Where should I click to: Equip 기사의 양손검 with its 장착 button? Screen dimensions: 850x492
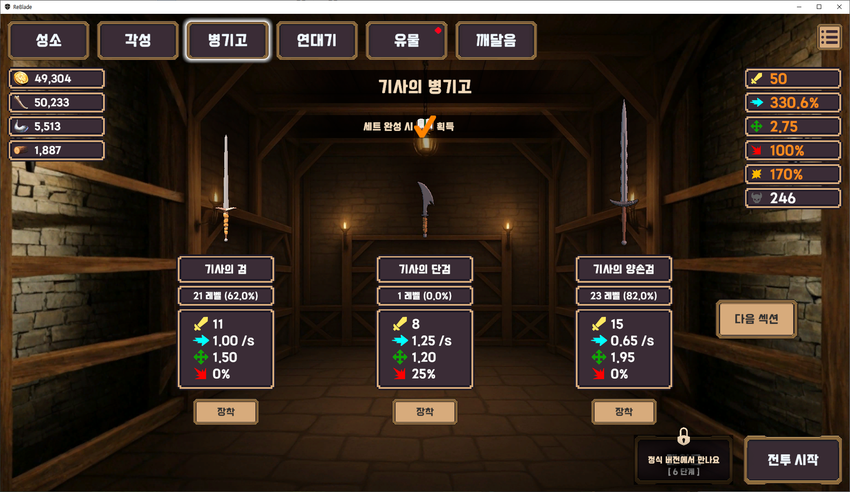pyautogui.click(x=624, y=412)
